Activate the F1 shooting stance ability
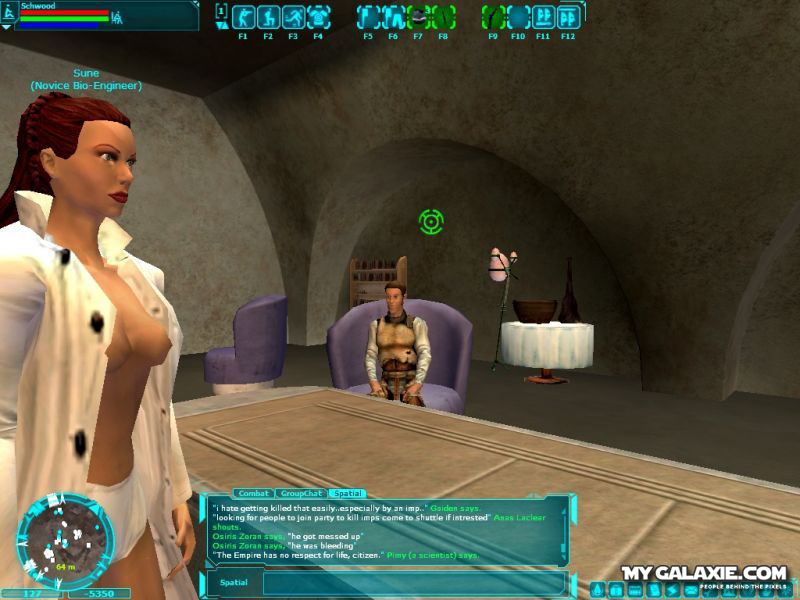 [x=243, y=17]
